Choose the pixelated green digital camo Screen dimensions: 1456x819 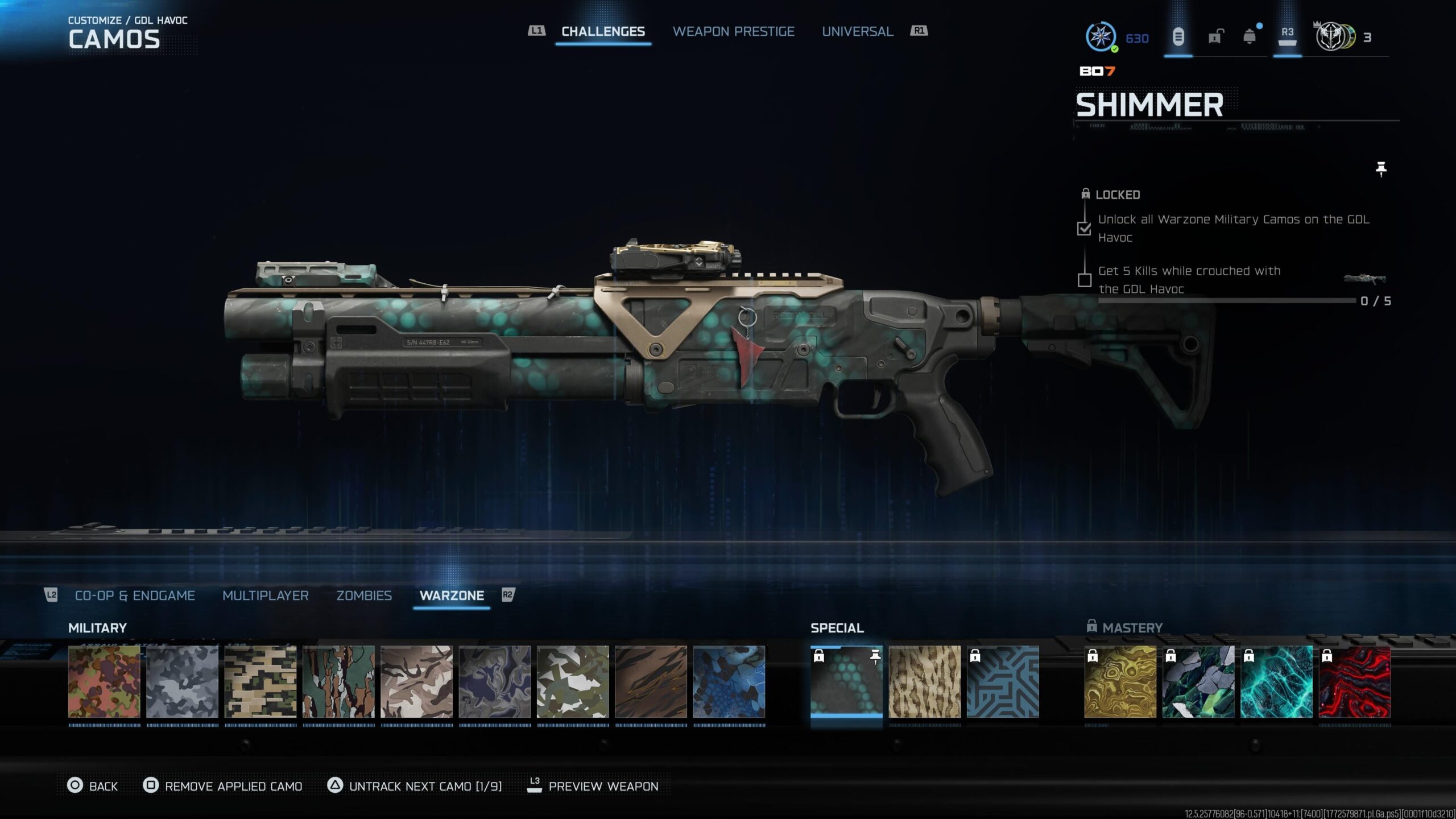click(260, 681)
